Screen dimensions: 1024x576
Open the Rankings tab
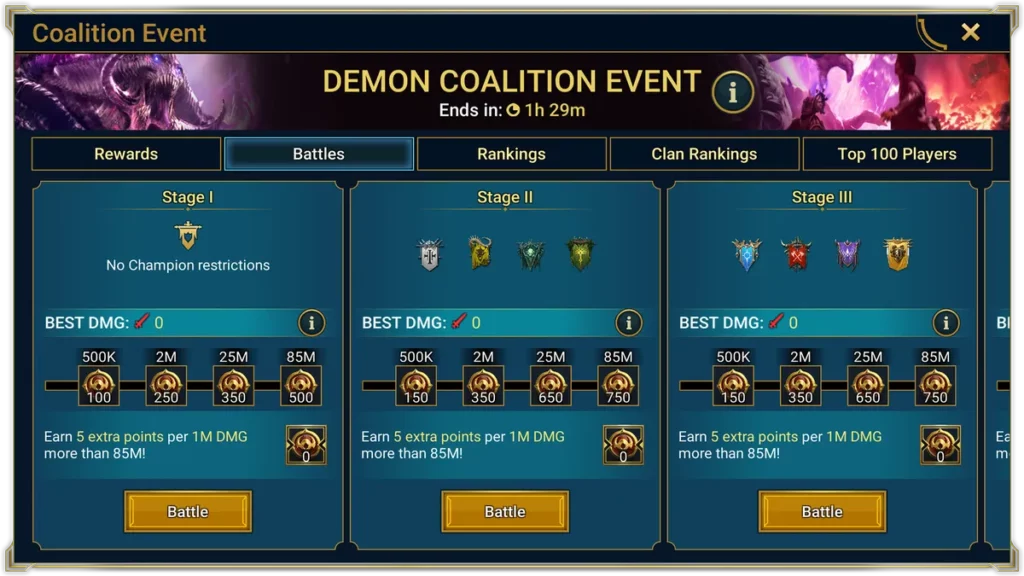coord(511,154)
